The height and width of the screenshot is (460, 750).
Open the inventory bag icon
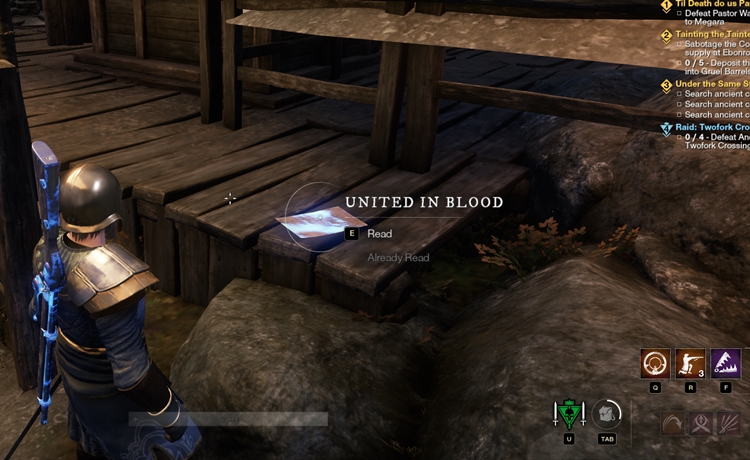[606, 414]
